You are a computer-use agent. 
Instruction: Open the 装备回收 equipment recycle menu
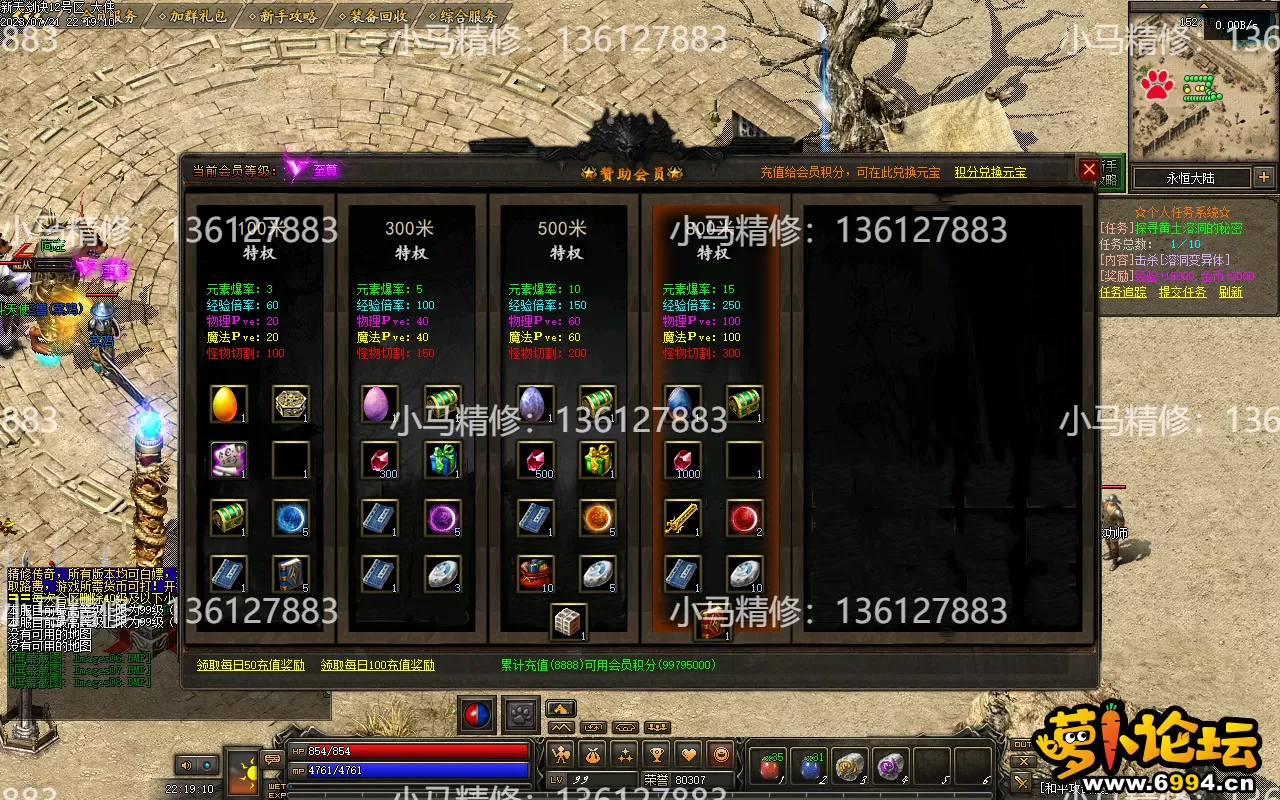[378, 16]
